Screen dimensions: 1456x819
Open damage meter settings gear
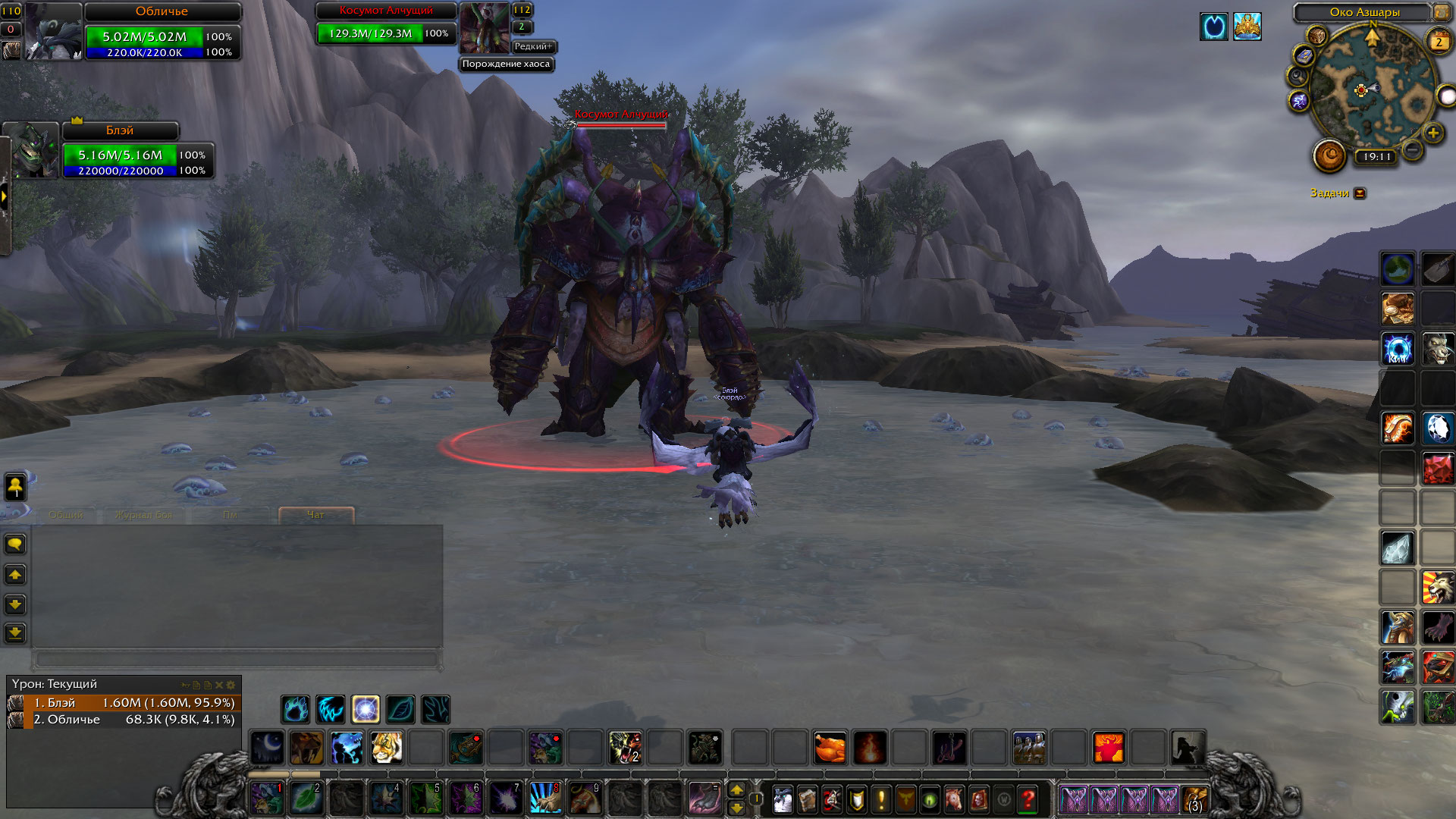tap(231, 685)
